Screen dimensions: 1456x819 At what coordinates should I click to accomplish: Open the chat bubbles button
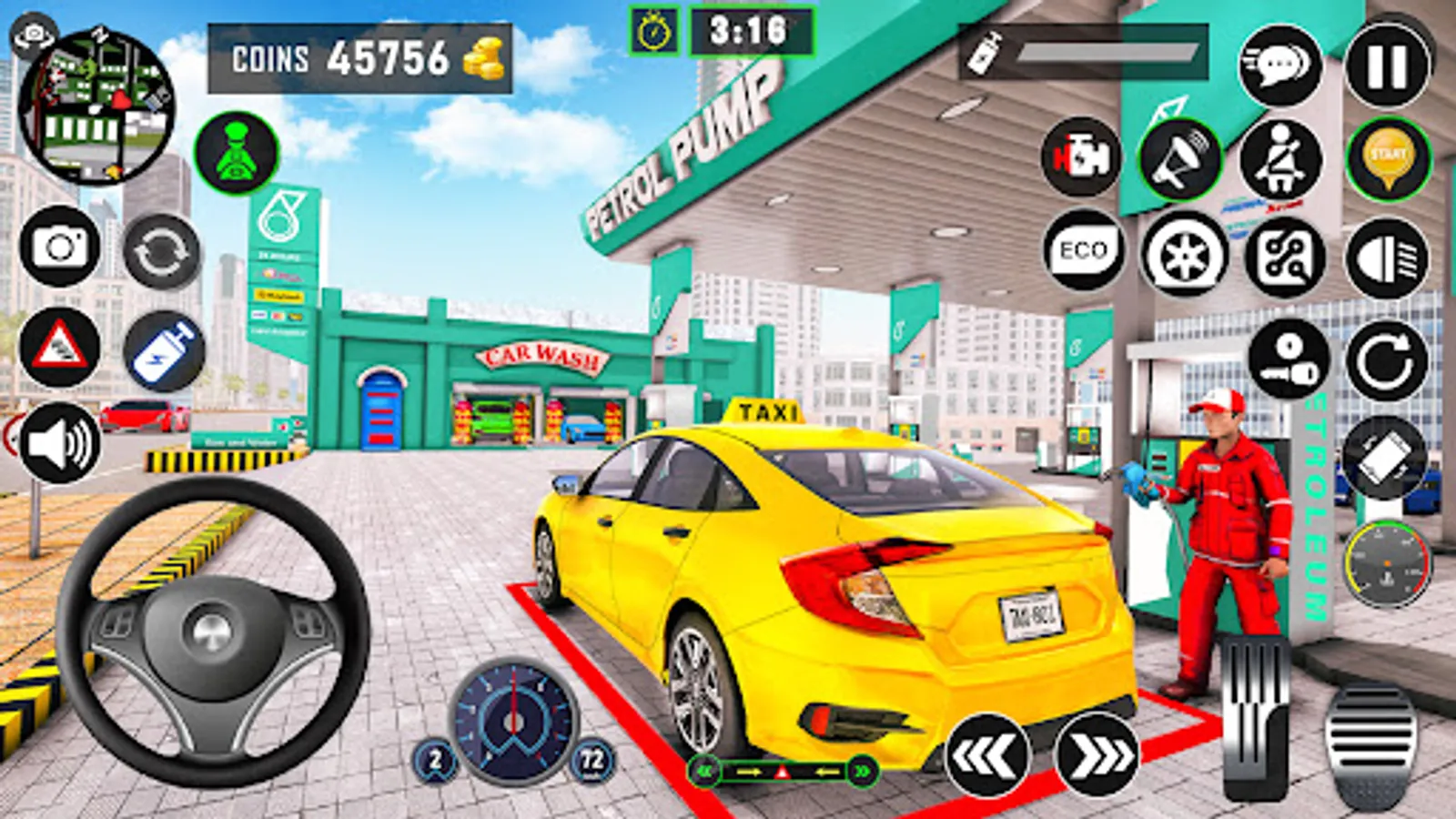click(x=1280, y=66)
